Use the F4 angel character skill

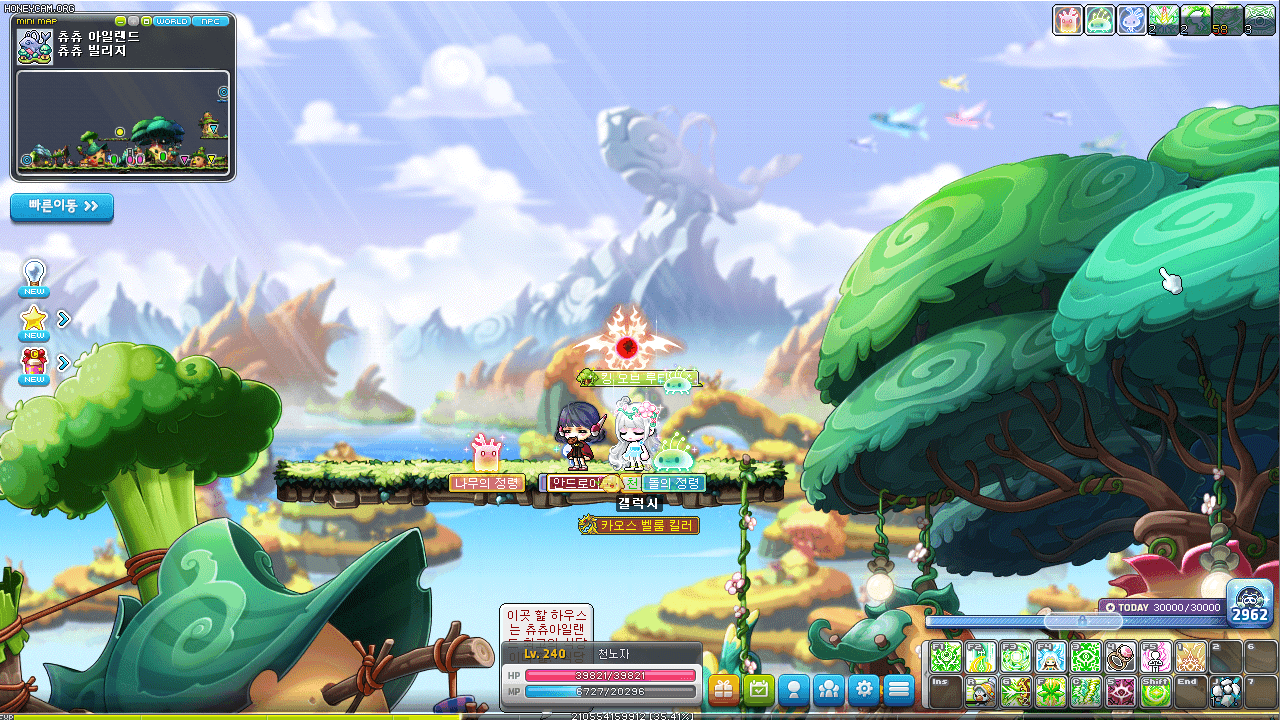coord(1050,657)
